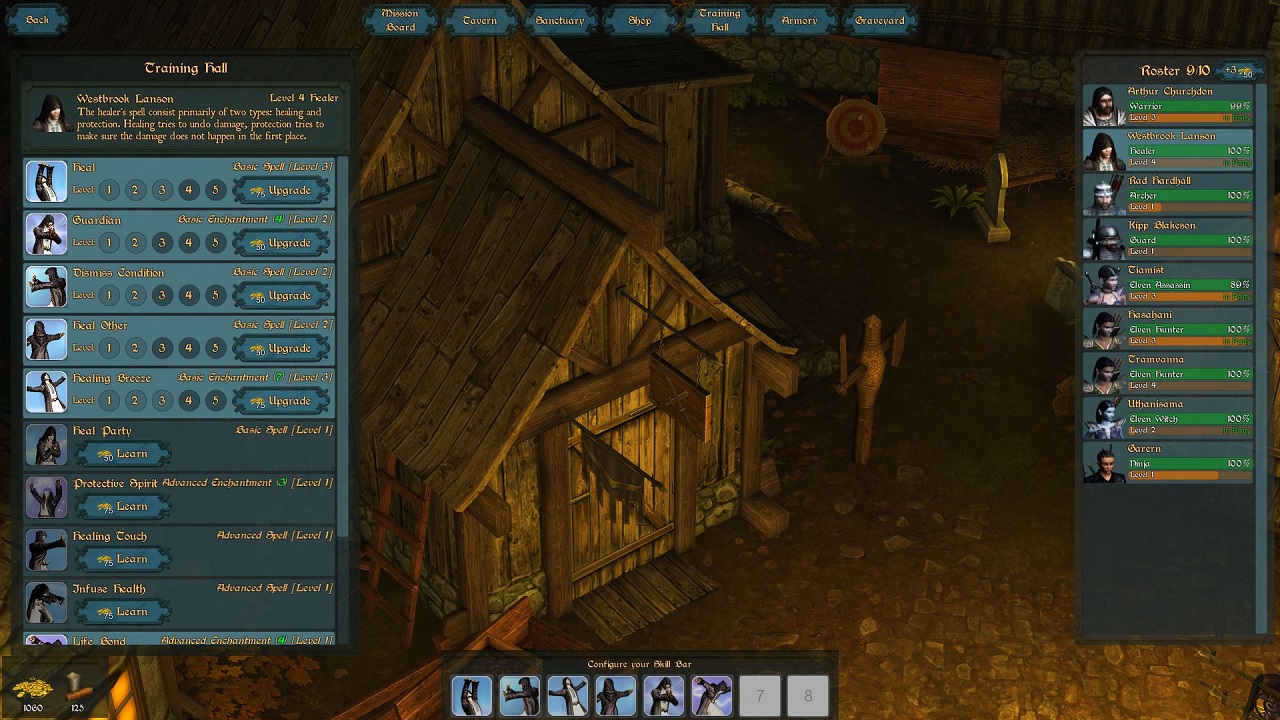The height and width of the screenshot is (720, 1280).
Task: Learn the Protective Spirit enchantment
Action: point(123,507)
